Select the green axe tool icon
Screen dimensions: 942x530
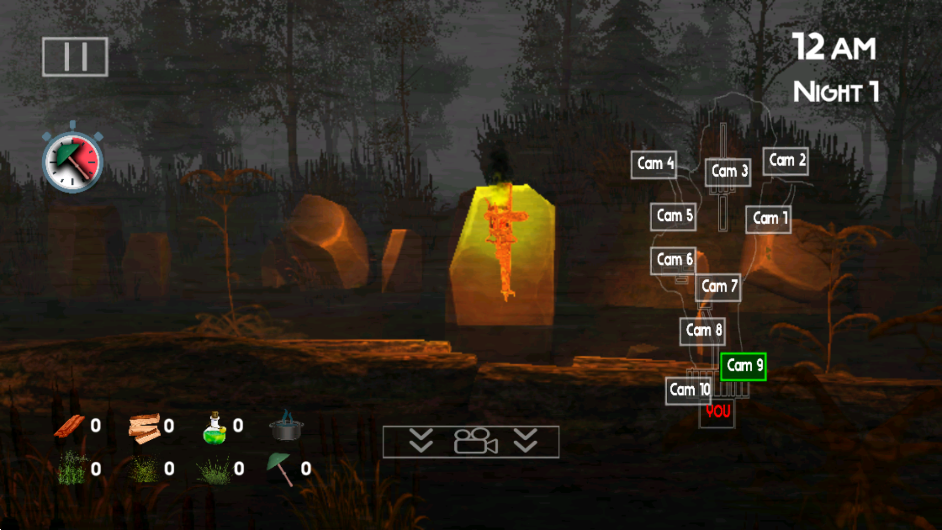point(280,468)
